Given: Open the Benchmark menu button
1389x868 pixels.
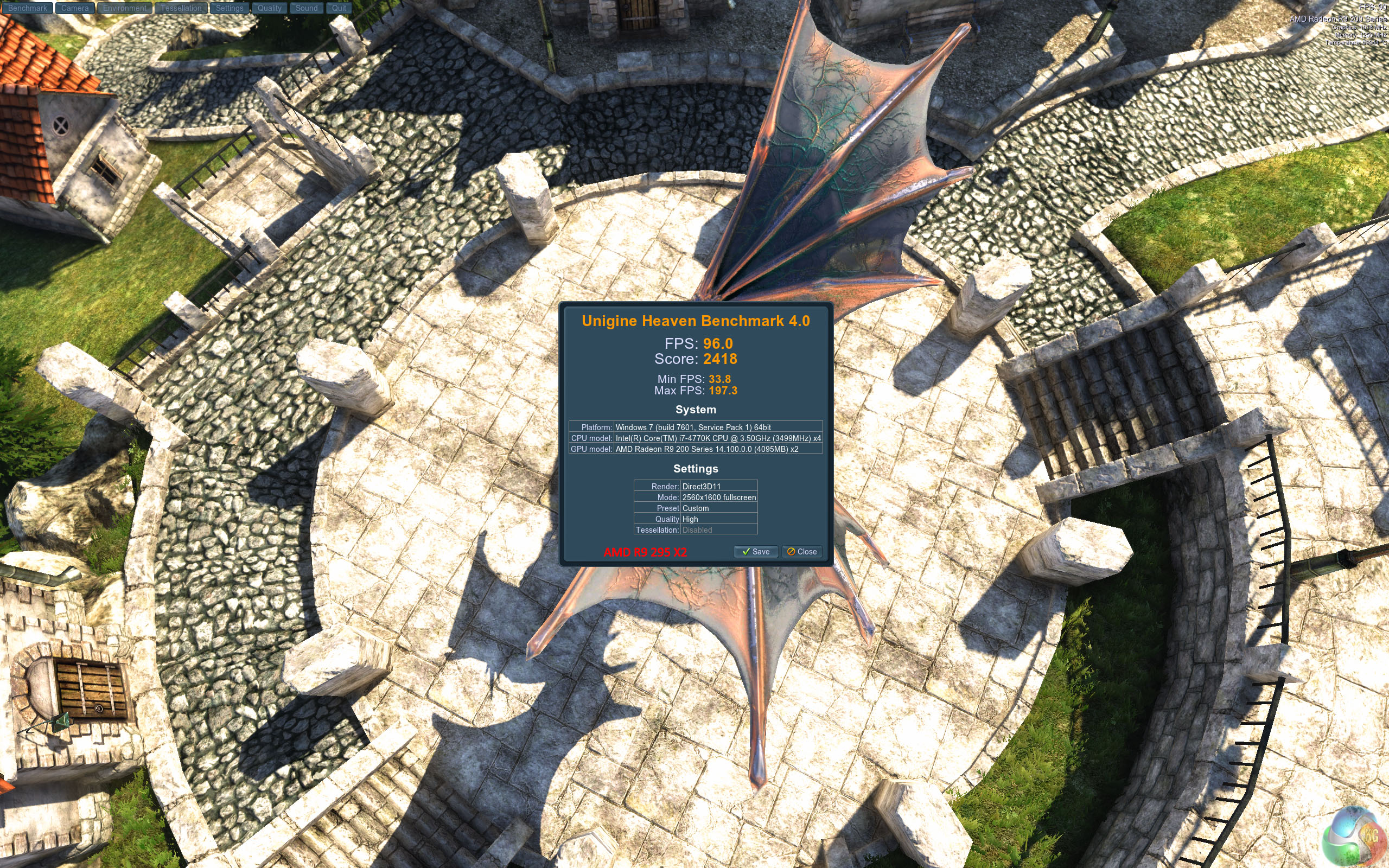Looking at the screenshot, I should (28, 8).
